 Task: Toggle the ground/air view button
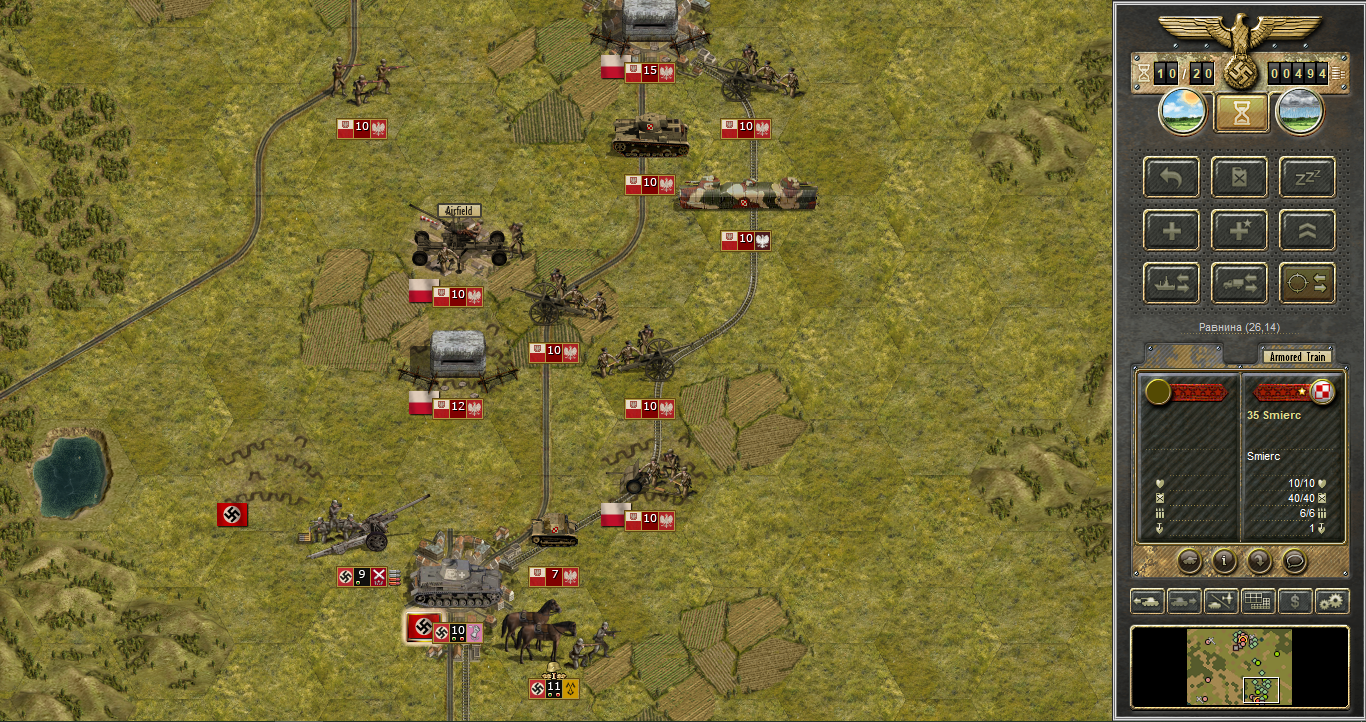tap(1220, 601)
